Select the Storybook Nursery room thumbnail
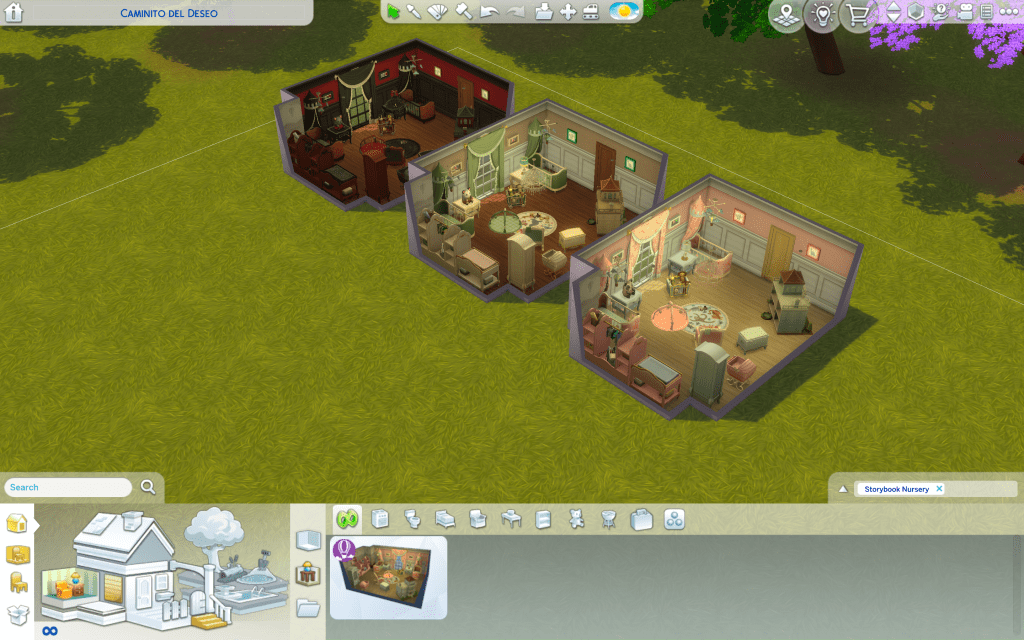The height and width of the screenshot is (640, 1024). pos(388,577)
